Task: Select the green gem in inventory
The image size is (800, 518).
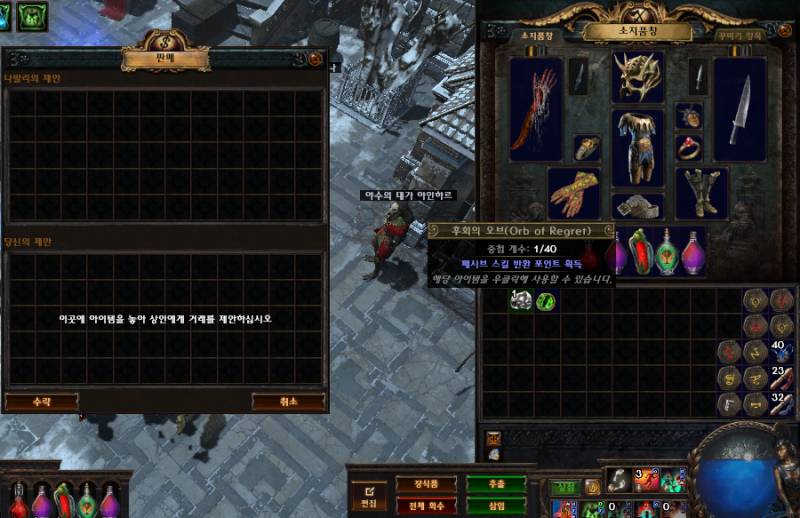Action: [x=546, y=300]
